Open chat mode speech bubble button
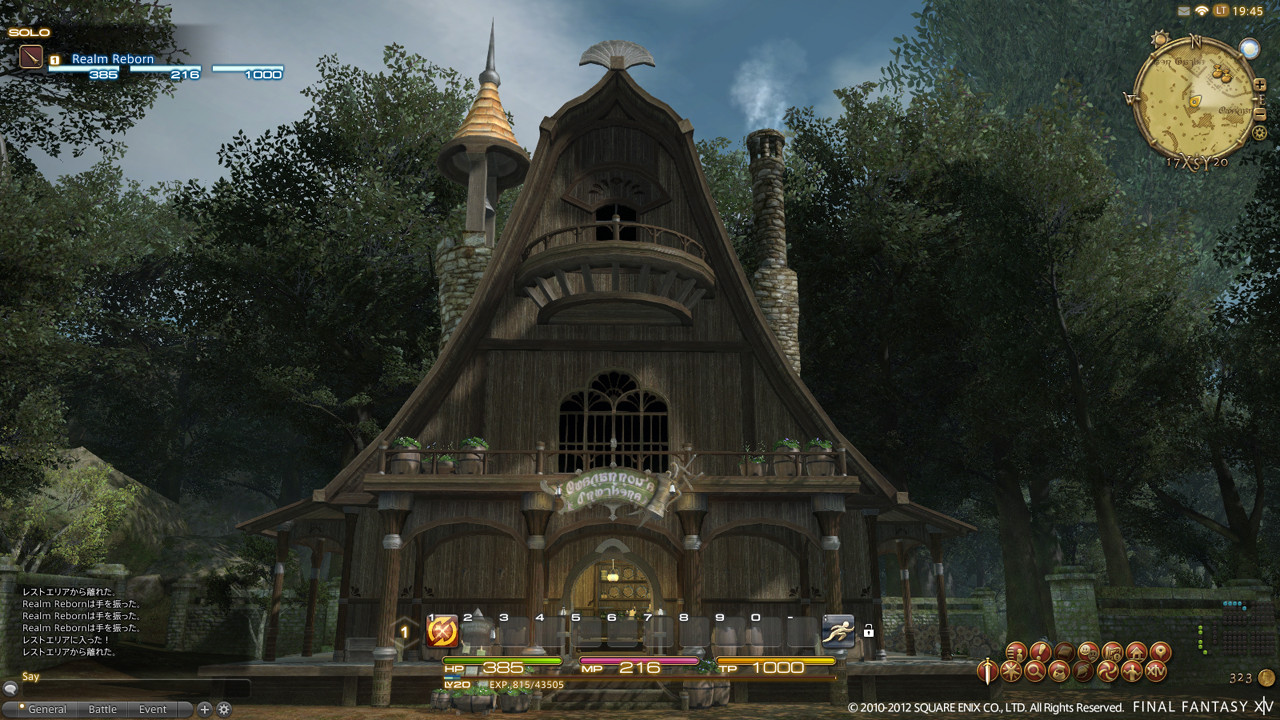This screenshot has height=720, width=1280. tap(10, 688)
